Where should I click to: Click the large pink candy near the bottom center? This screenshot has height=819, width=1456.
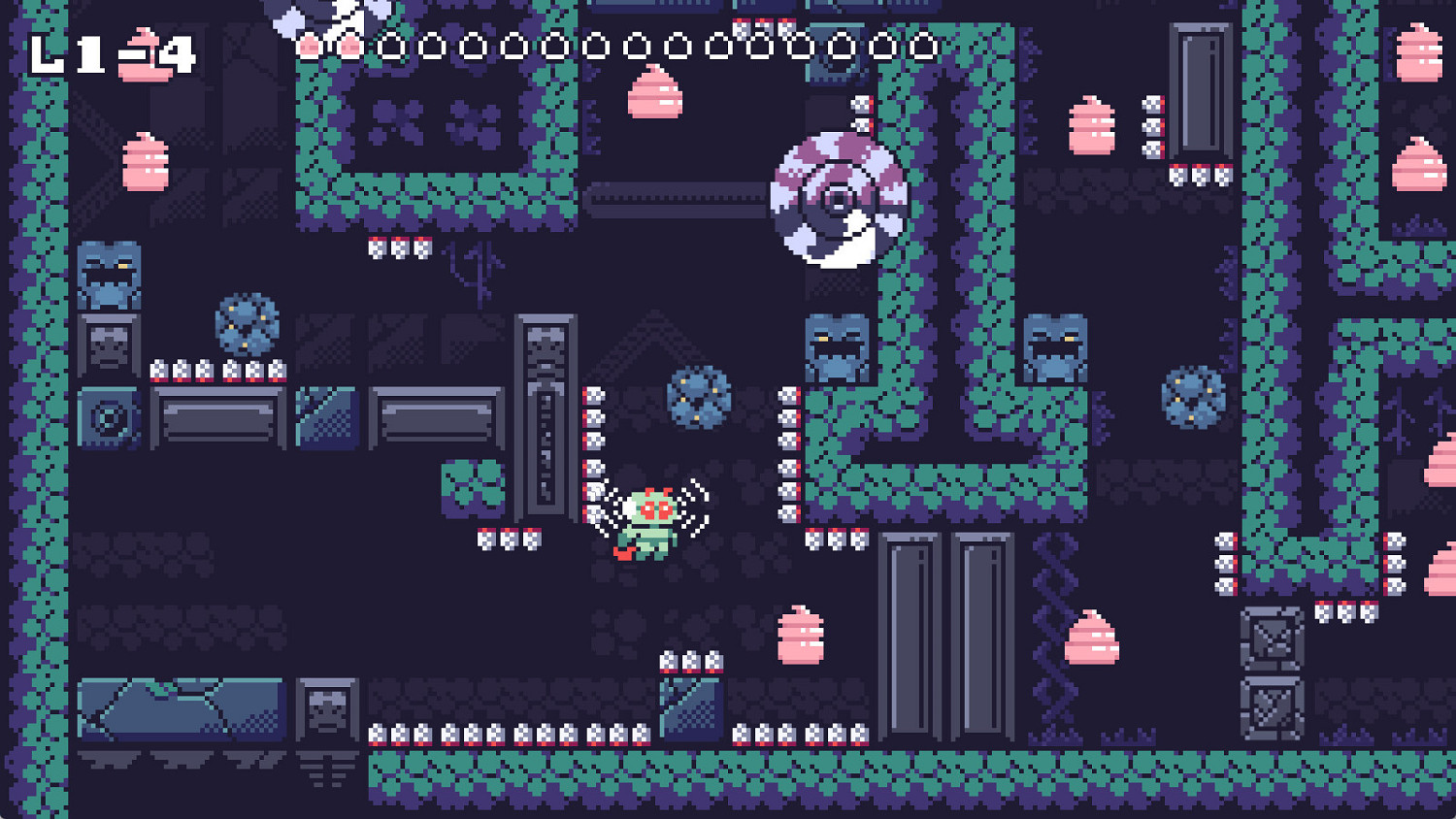[x=801, y=636]
